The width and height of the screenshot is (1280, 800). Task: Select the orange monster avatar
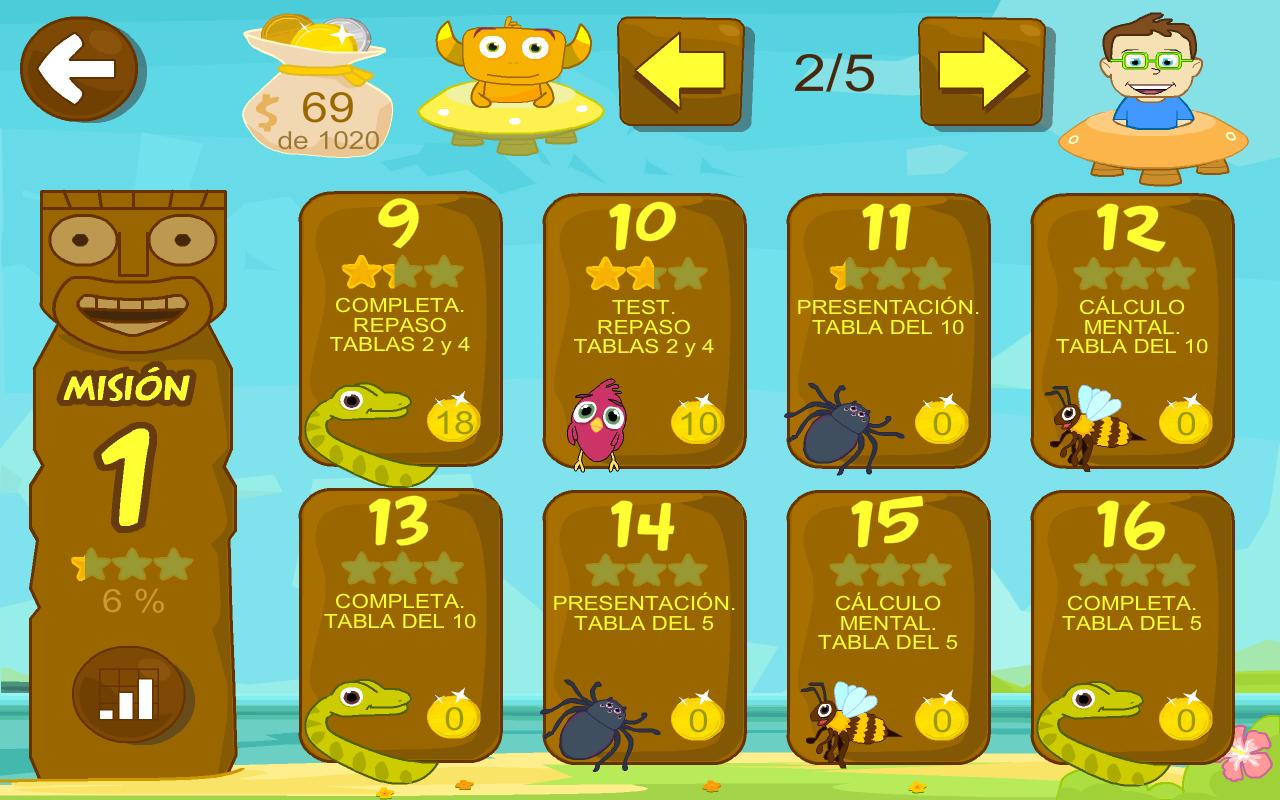point(511,80)
